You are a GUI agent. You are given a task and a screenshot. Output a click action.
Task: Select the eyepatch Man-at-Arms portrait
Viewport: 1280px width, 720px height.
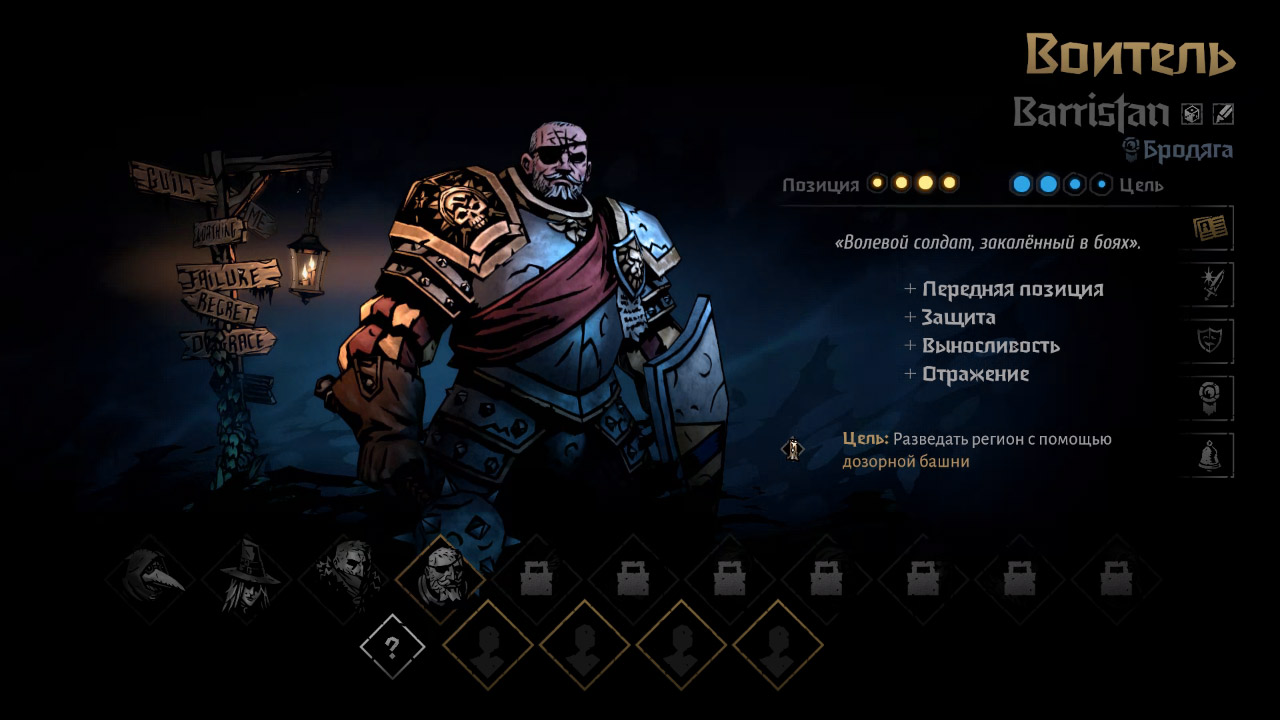coord(441,579)
